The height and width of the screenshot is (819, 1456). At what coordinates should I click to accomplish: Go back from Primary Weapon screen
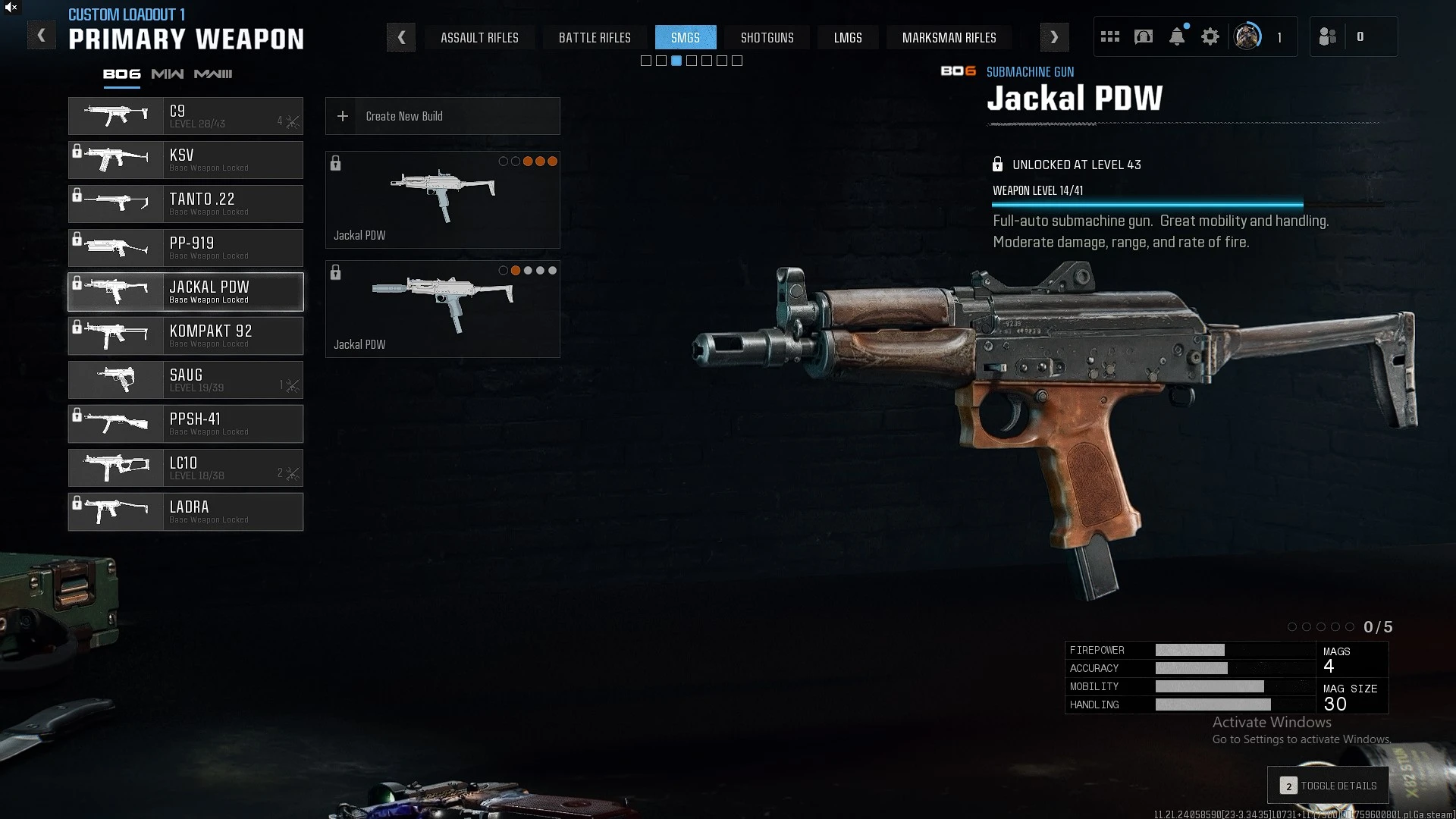(x=42, y=36)
